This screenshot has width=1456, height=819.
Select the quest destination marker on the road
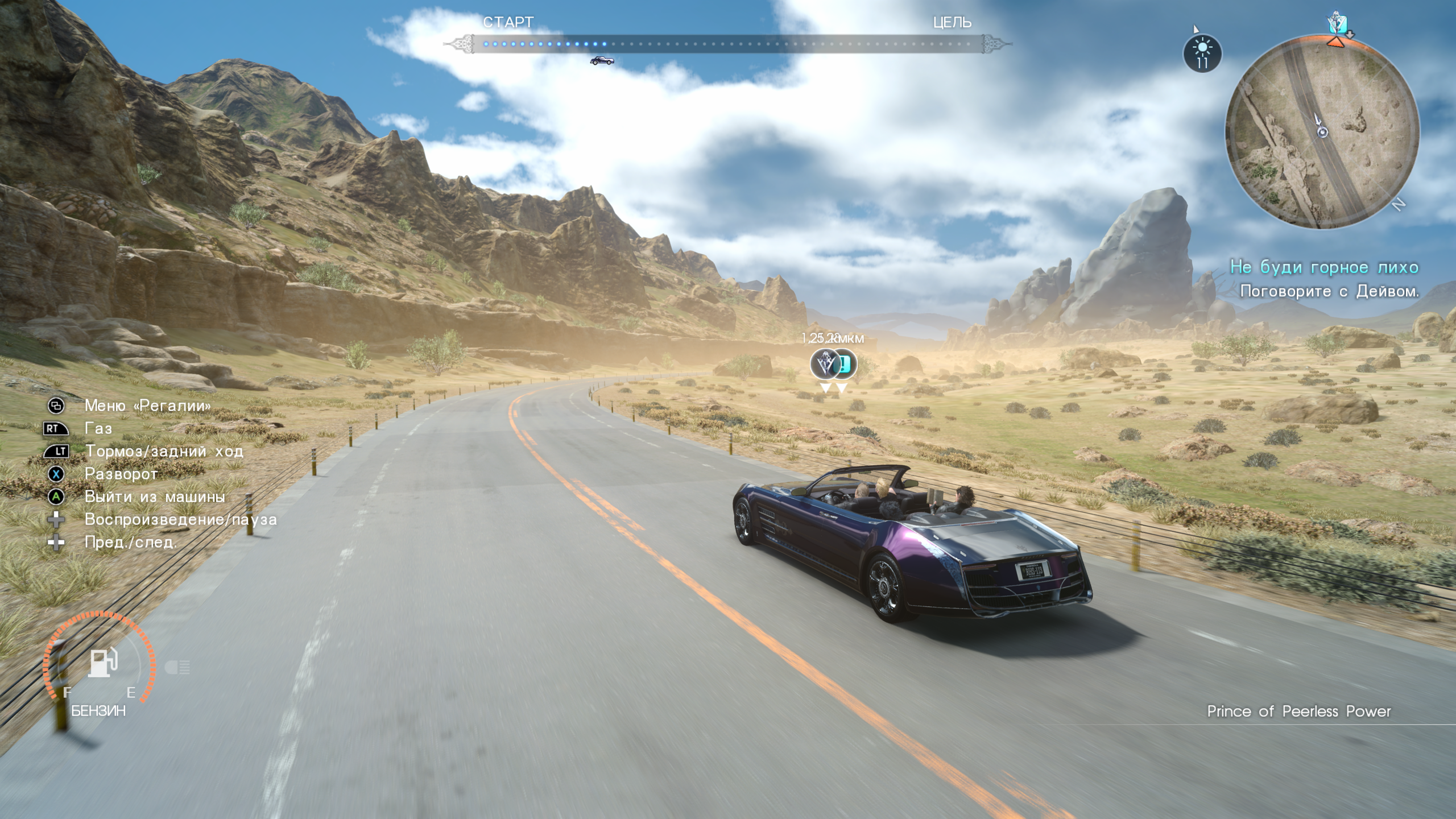pyautogui.click(x=826, y=364)
